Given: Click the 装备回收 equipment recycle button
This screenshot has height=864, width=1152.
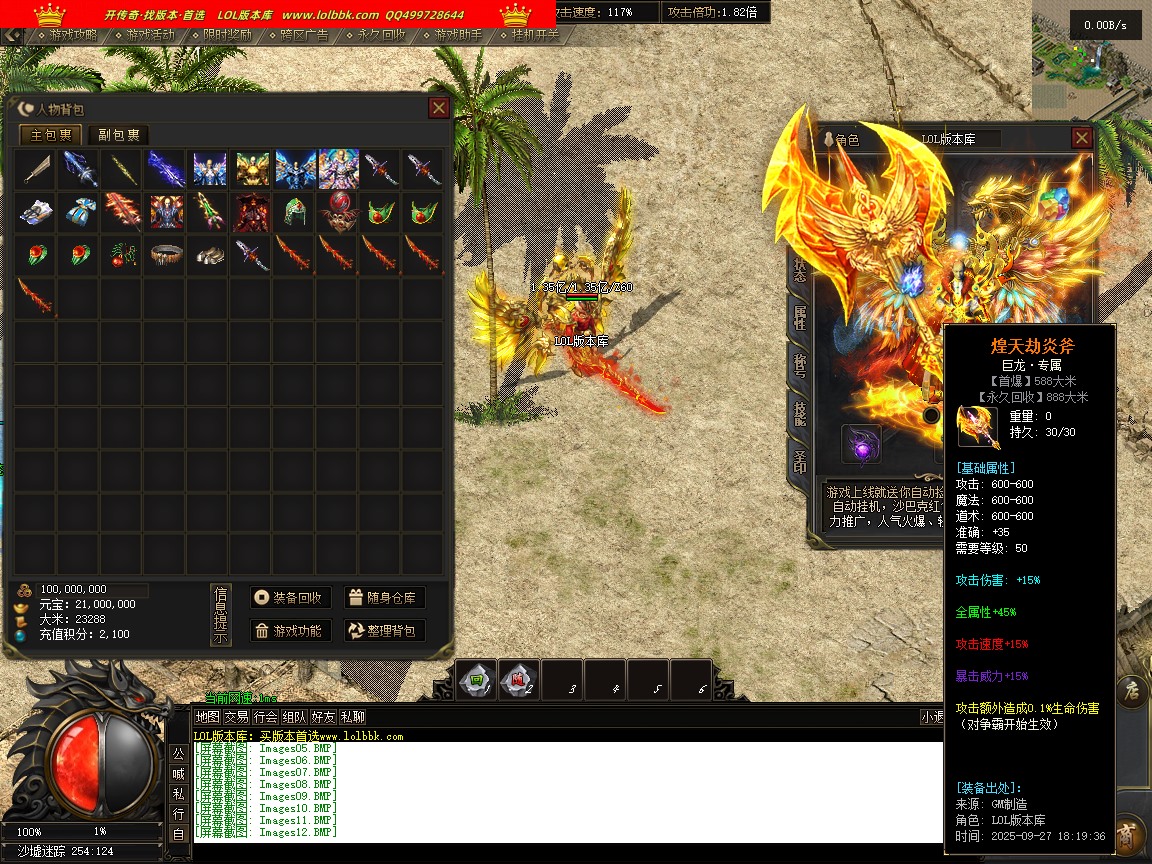Looking at the screenshot, I should pos(290,598).
